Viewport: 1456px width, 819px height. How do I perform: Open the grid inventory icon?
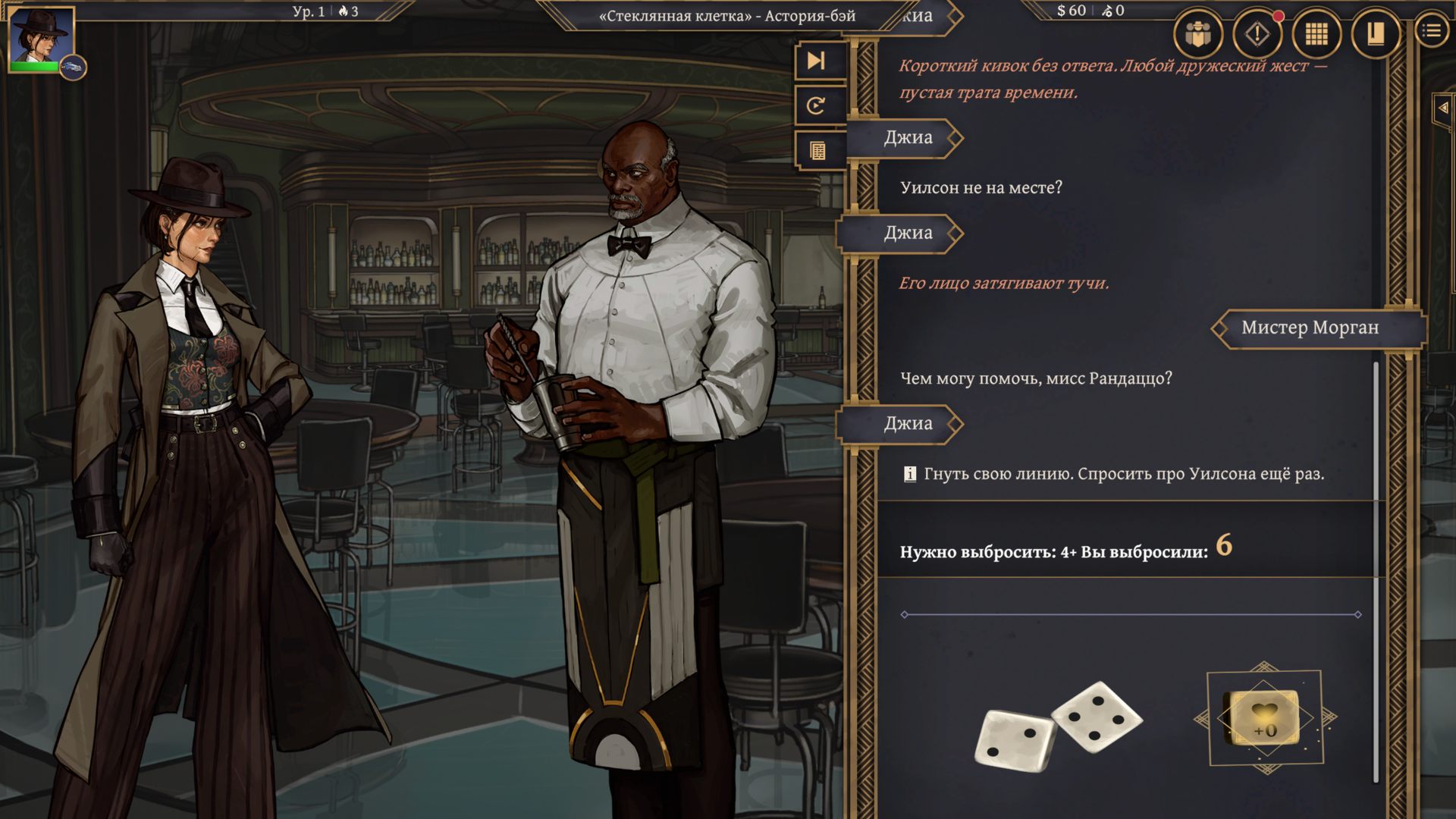pyautogui.click(x=1317, y=34)
